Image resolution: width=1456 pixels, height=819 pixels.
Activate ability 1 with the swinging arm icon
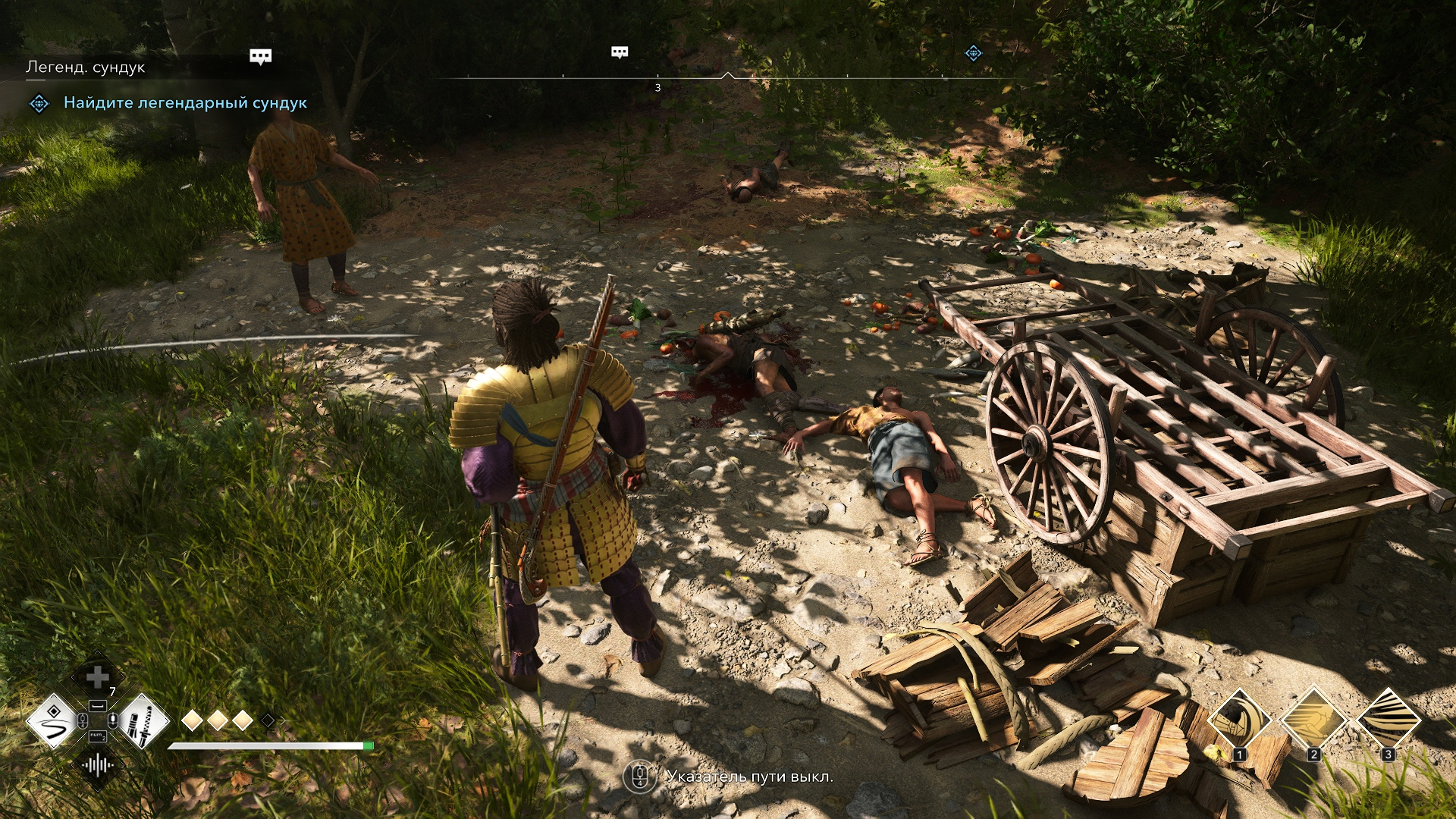[1239, 719]
